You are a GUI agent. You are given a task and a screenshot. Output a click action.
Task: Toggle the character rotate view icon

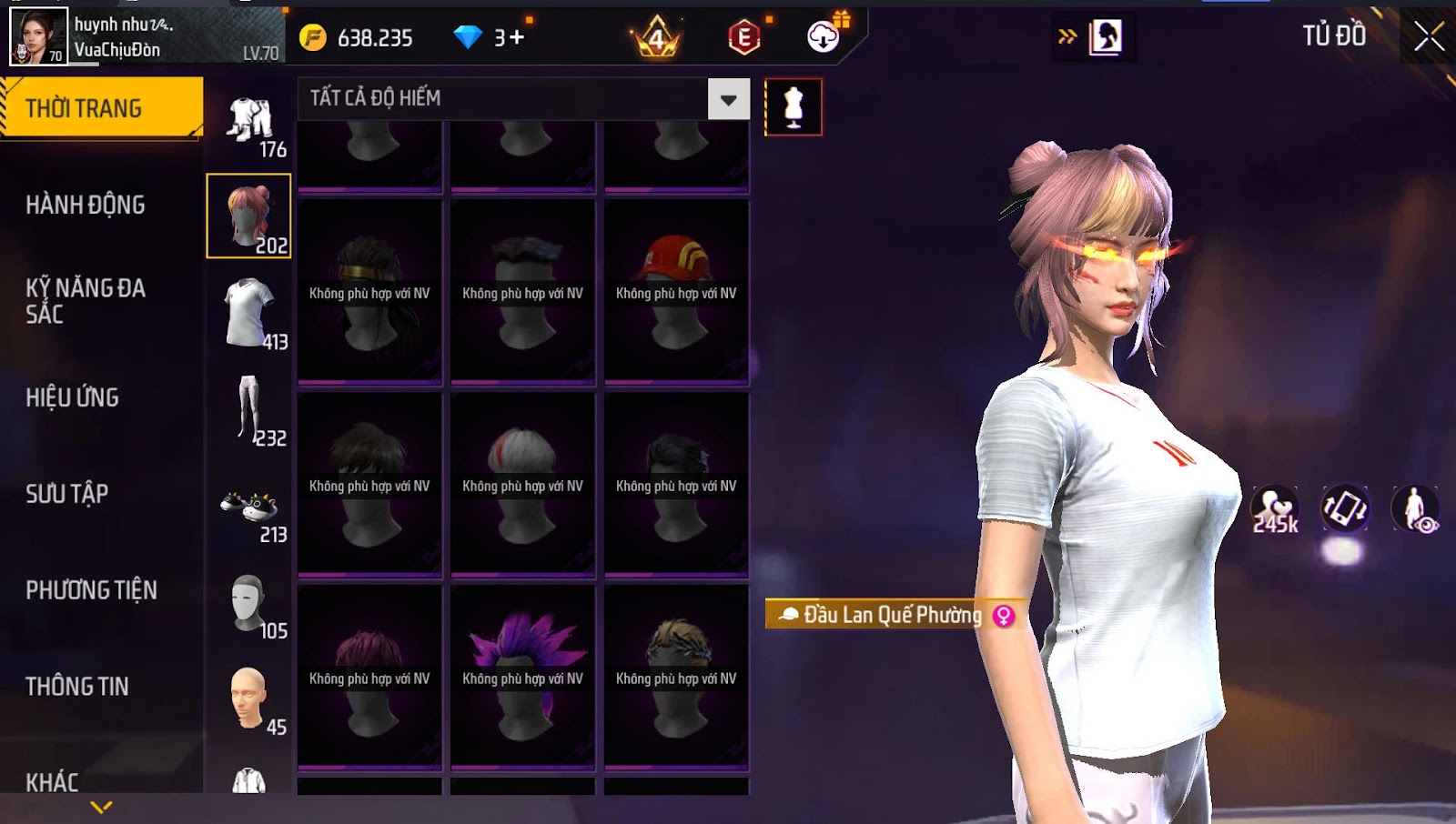(x=1345, y=508)
